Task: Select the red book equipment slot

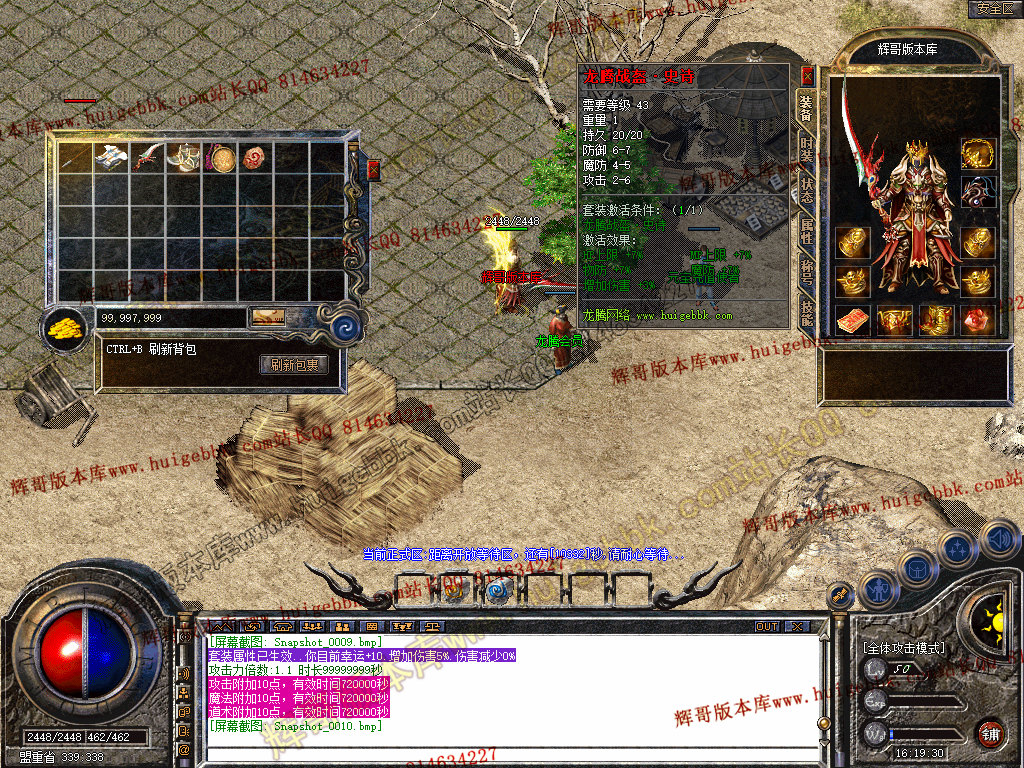Action: 852,320
